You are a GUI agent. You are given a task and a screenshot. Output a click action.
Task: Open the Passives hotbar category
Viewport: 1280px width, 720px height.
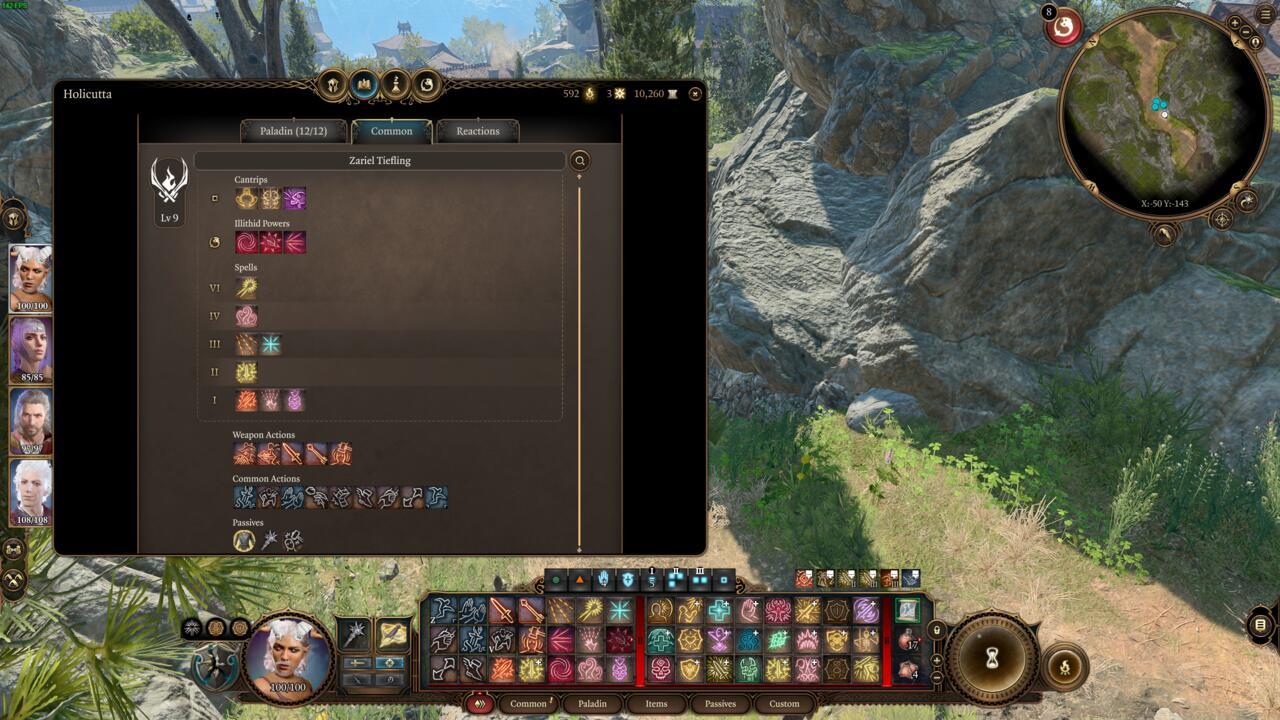point(720,704)
